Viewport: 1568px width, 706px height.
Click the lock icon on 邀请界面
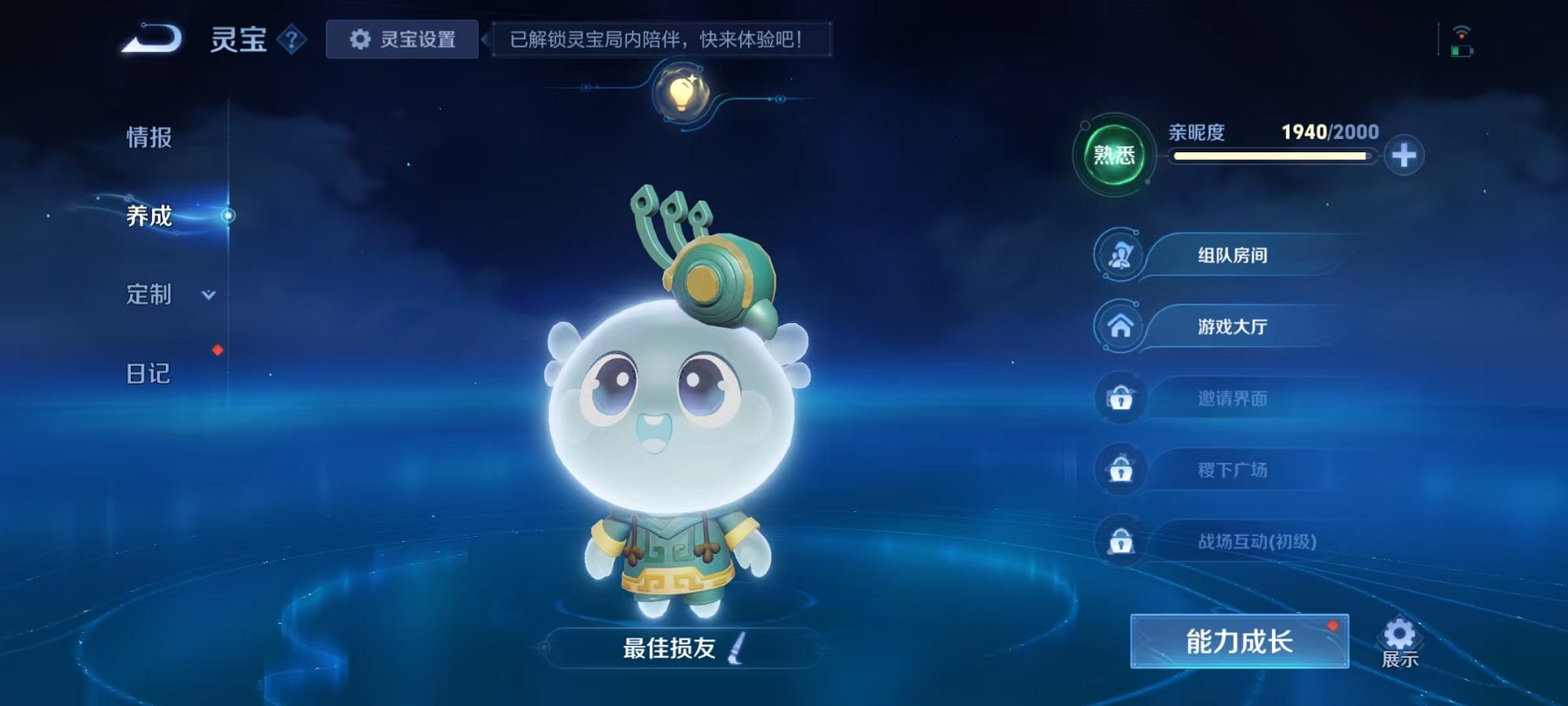pyautogui.click(x=1122, y=398)
